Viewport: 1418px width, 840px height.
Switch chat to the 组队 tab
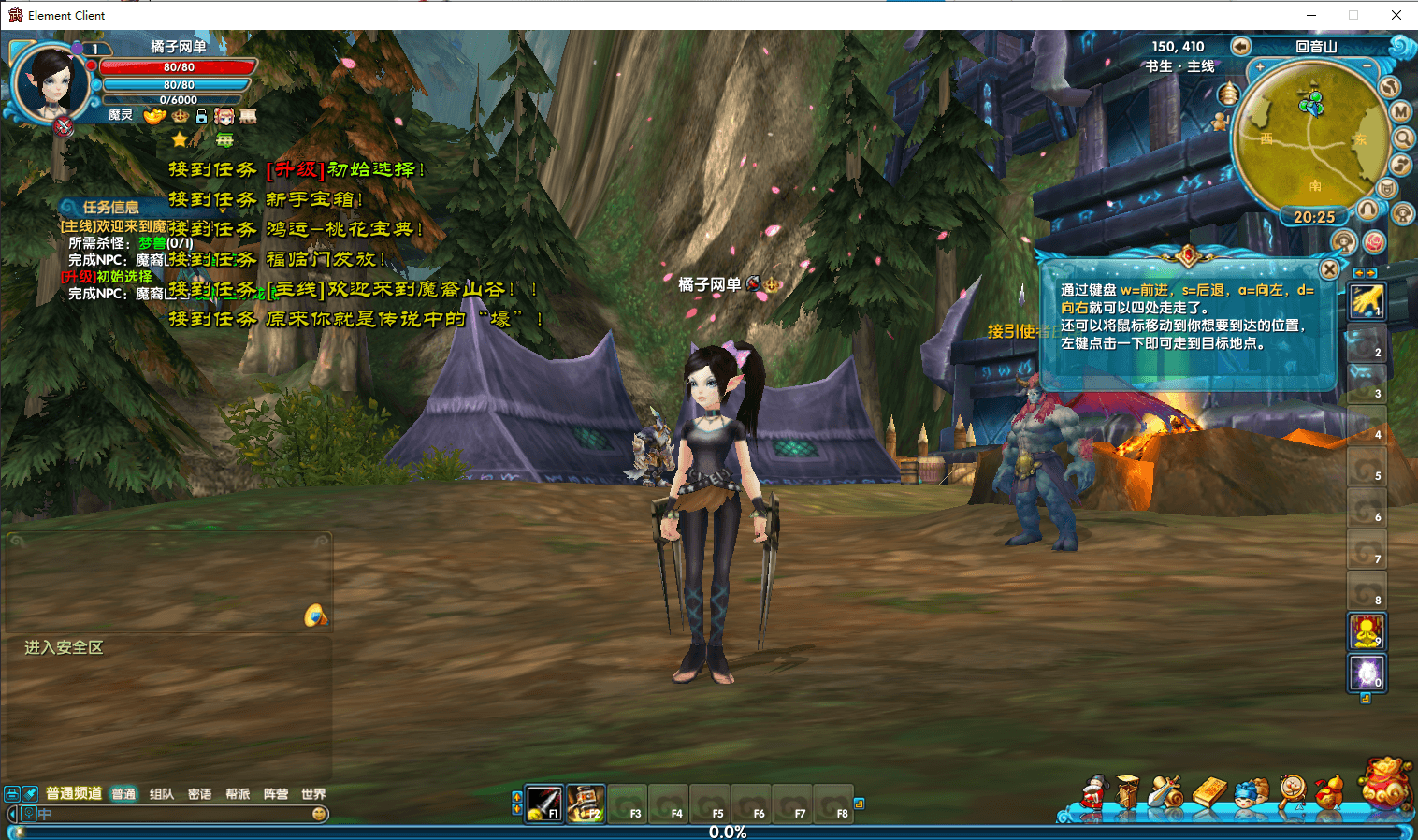(x=162, y=794)
